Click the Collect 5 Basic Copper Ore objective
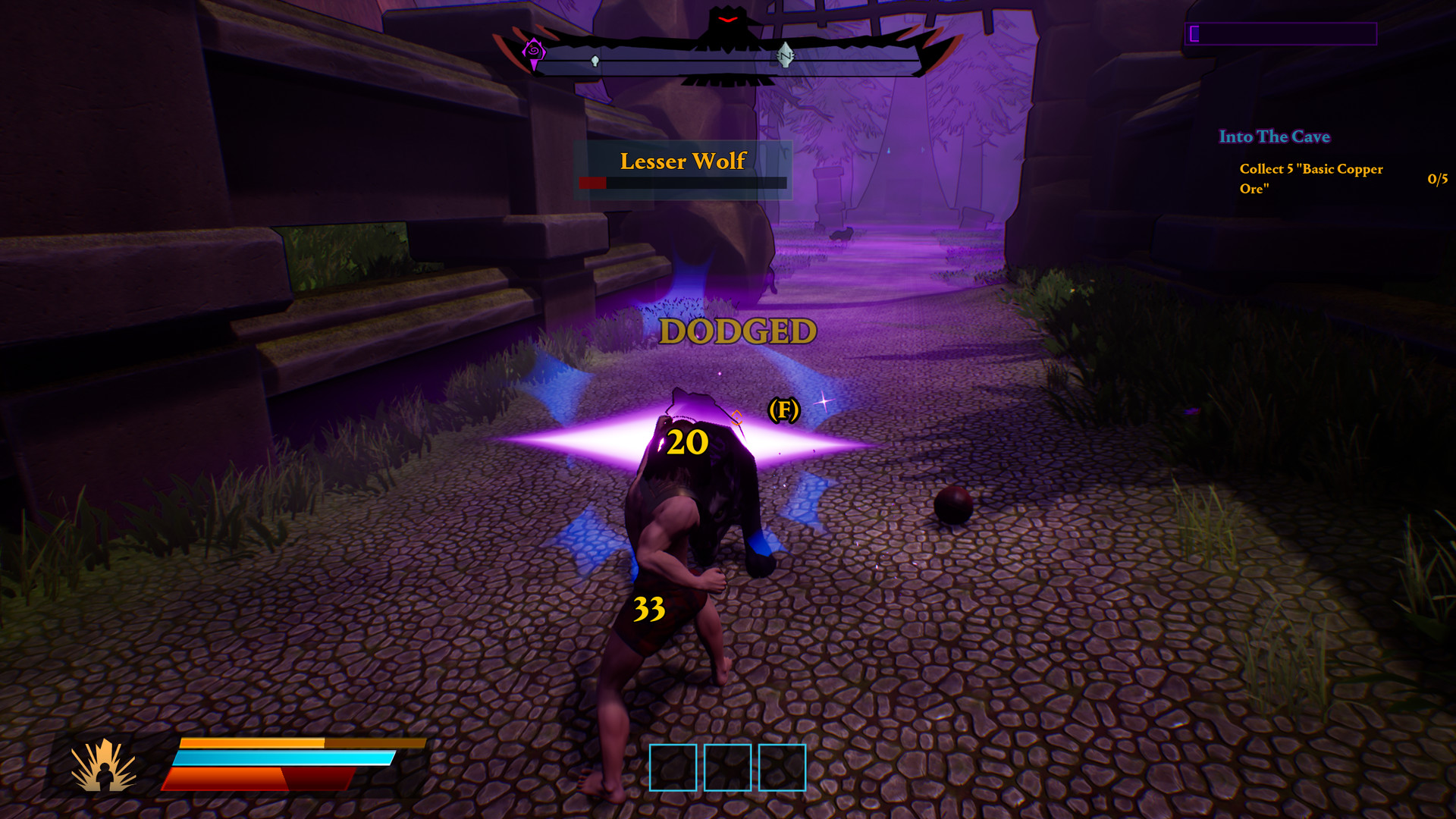The image size is (1456, 819). [x=1310, y=179]
